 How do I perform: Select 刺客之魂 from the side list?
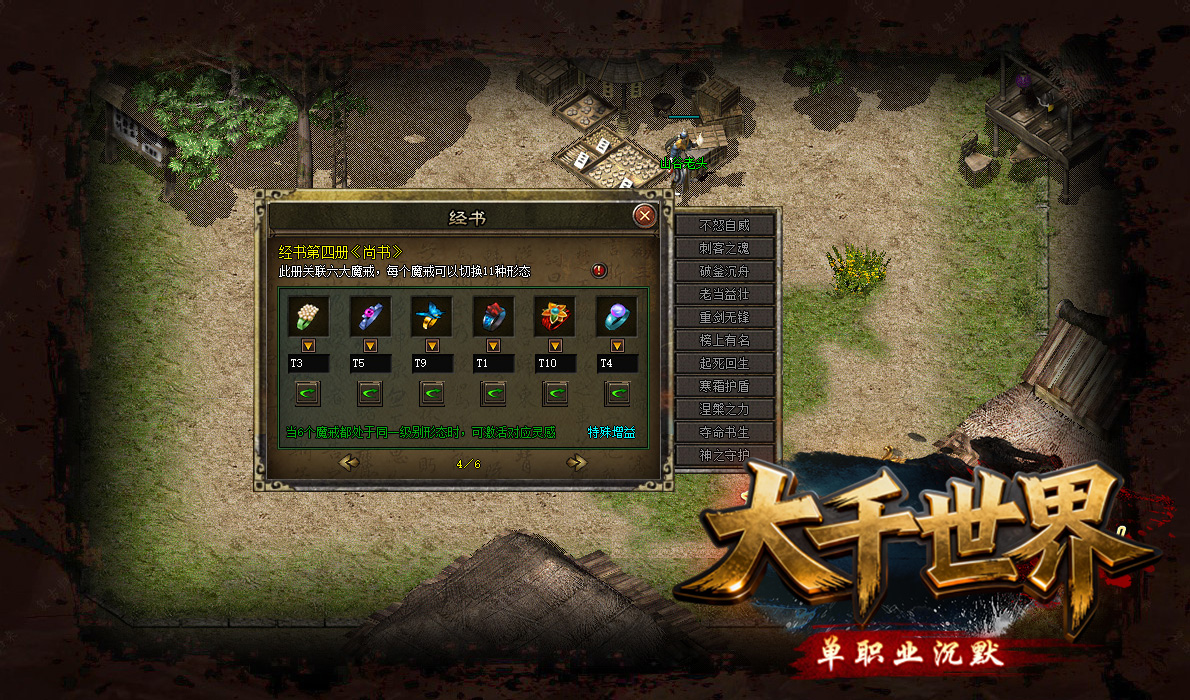pyautogui.click(x=724, y=248)
